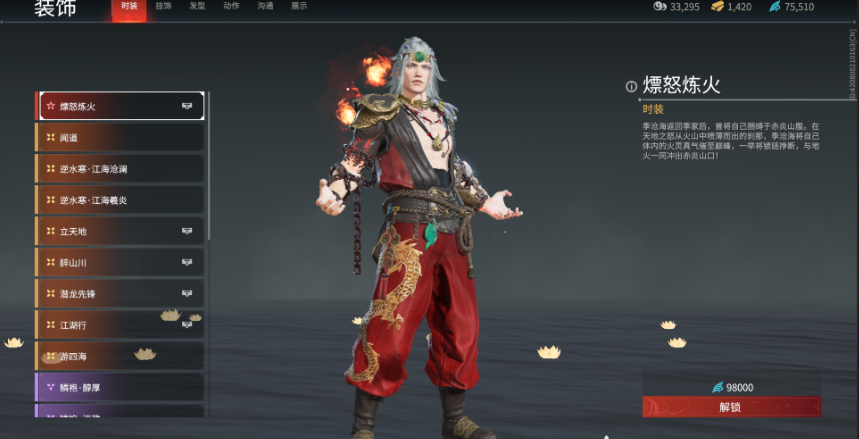This screenshot has width=859, height=439.
Task: Select the 逆水寒·江海羲炎 outfit
Action: [x=120, y=200]
